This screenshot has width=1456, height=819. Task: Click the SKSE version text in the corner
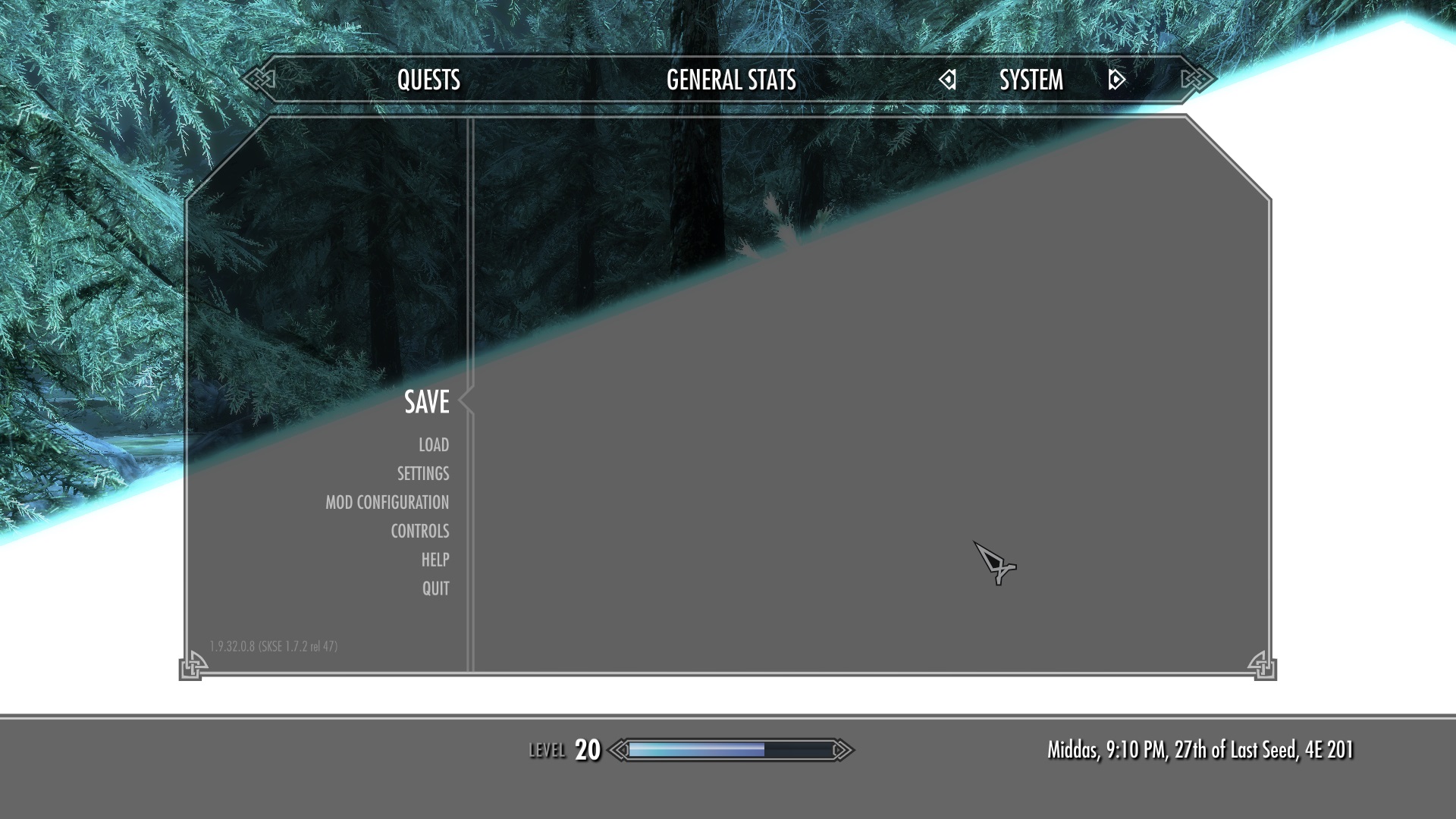(x=274, y=645)
